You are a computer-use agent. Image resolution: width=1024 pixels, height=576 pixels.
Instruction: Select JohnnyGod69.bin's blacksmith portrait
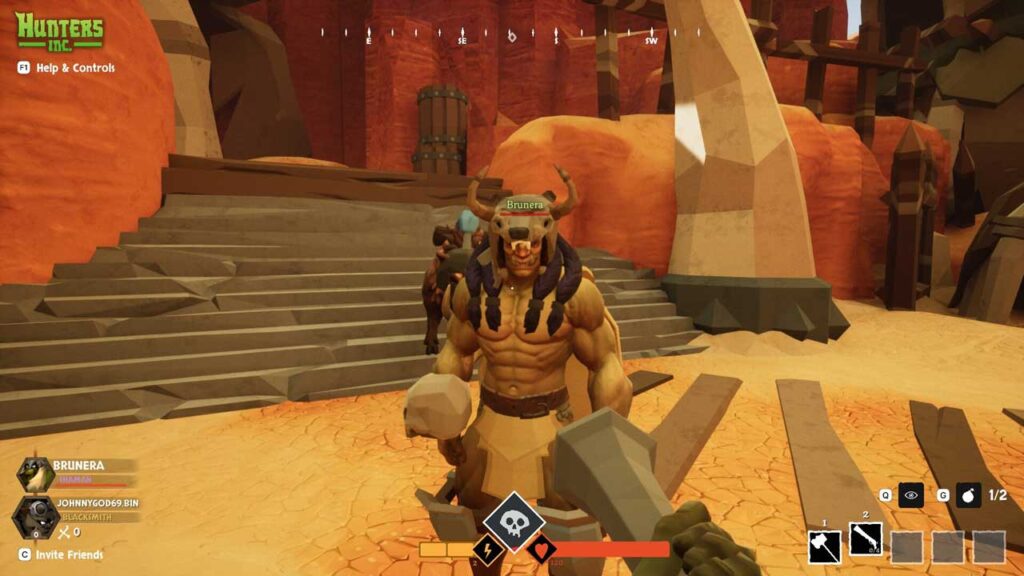tap(33, 517)
